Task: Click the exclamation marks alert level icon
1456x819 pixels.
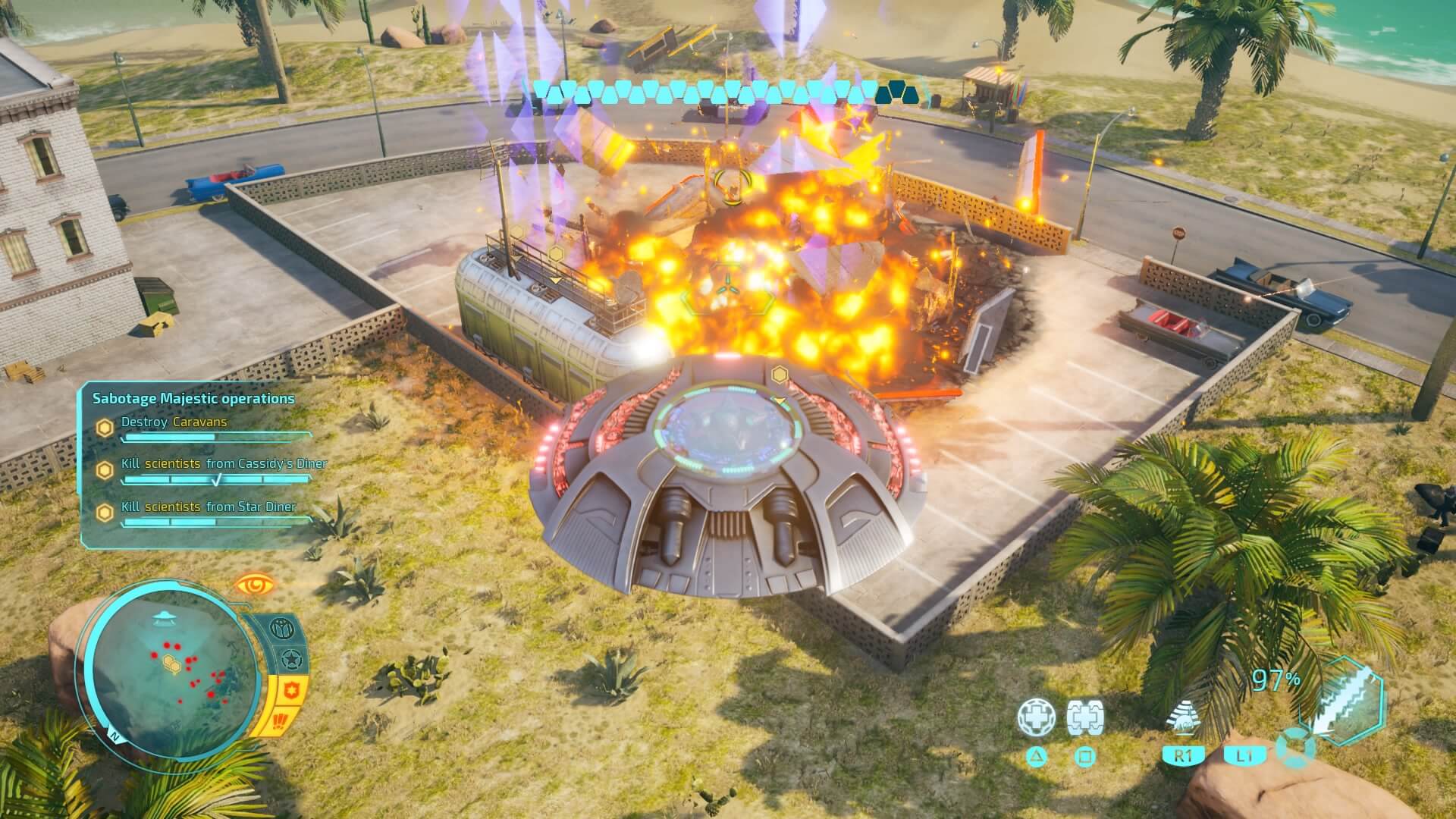Action: [x=281, y=719]
